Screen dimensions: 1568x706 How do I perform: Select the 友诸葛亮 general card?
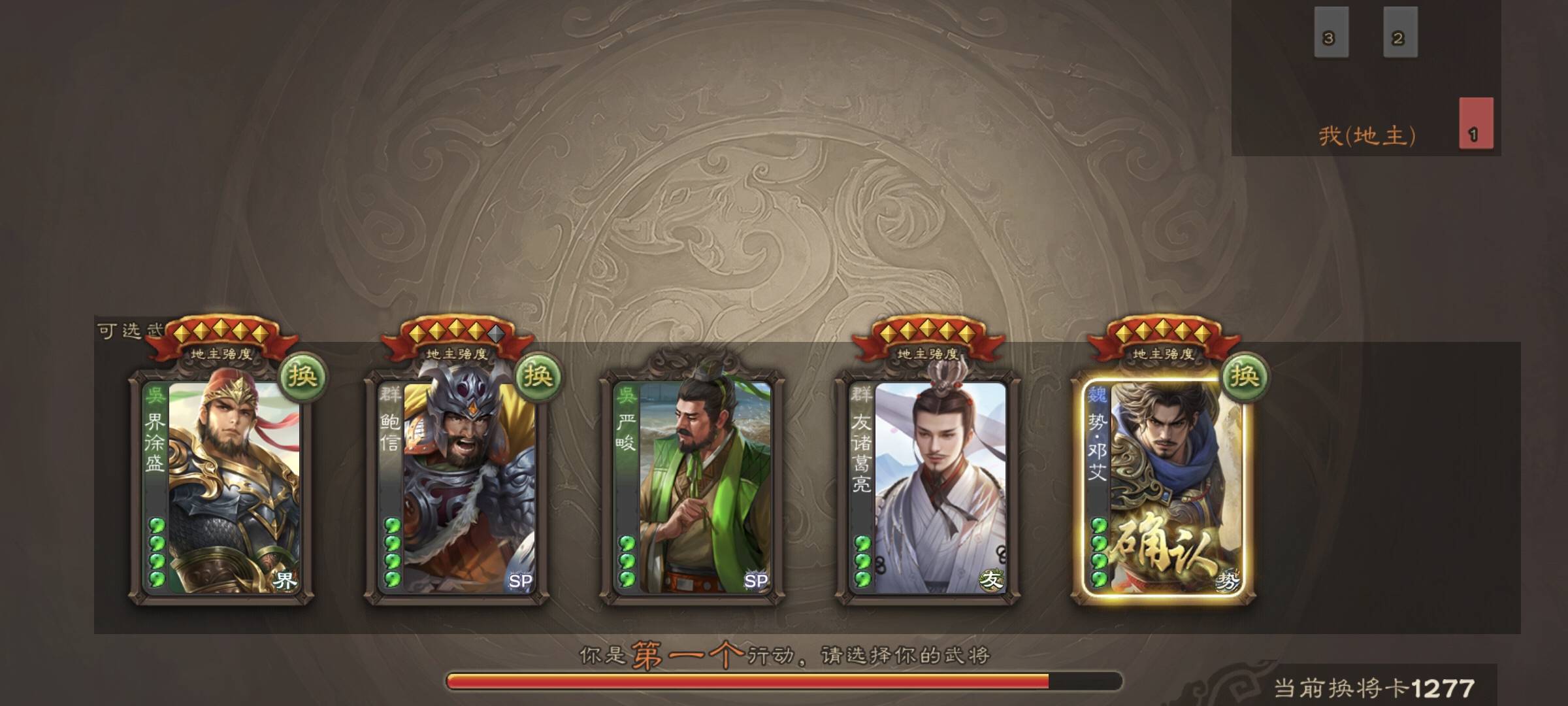[x=928, y=487]
